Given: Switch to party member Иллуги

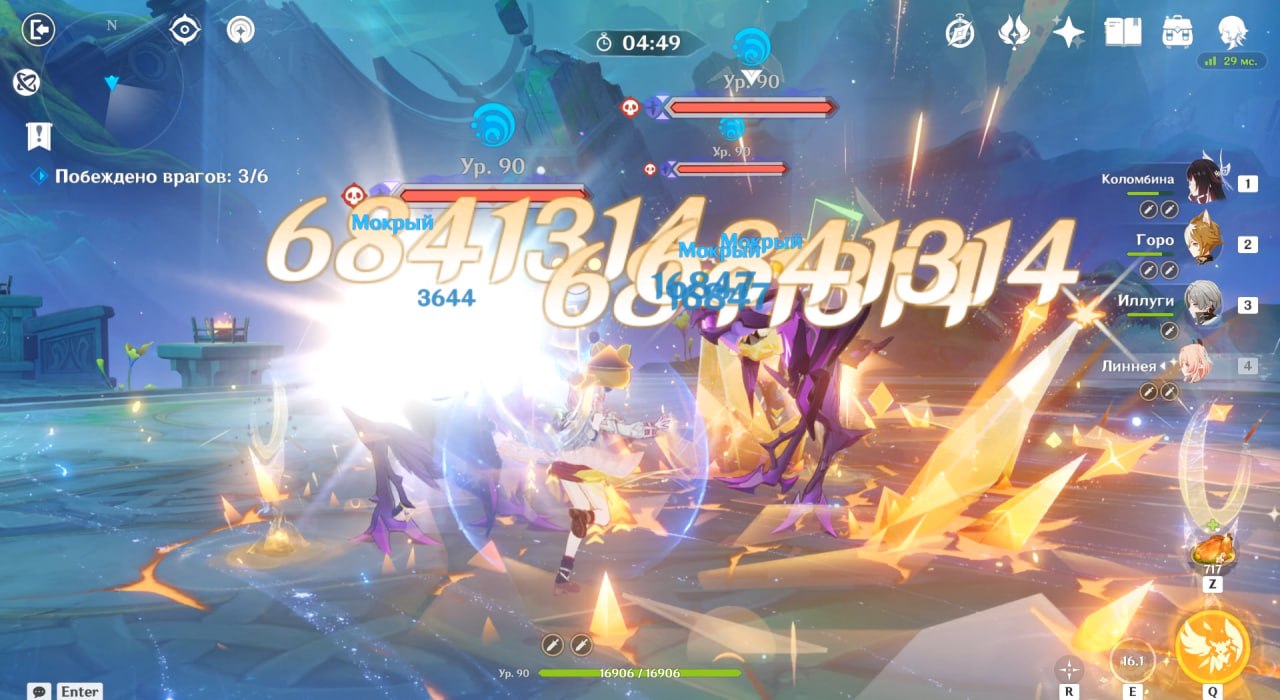Looking at the screenshot, I should point(1203,302).
